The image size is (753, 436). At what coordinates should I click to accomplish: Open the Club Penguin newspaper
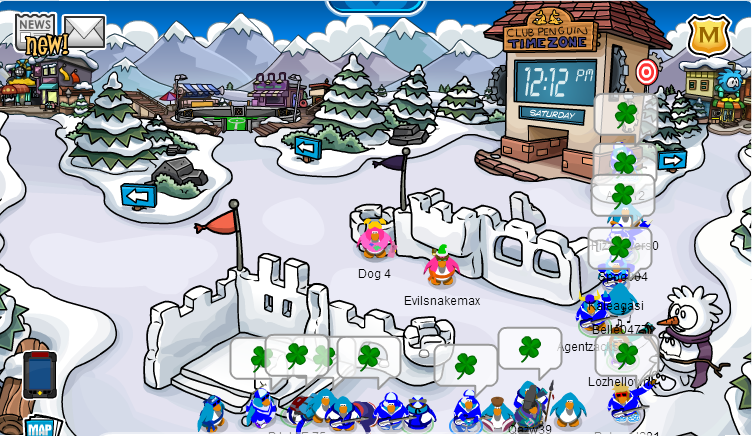click(36, 30)
